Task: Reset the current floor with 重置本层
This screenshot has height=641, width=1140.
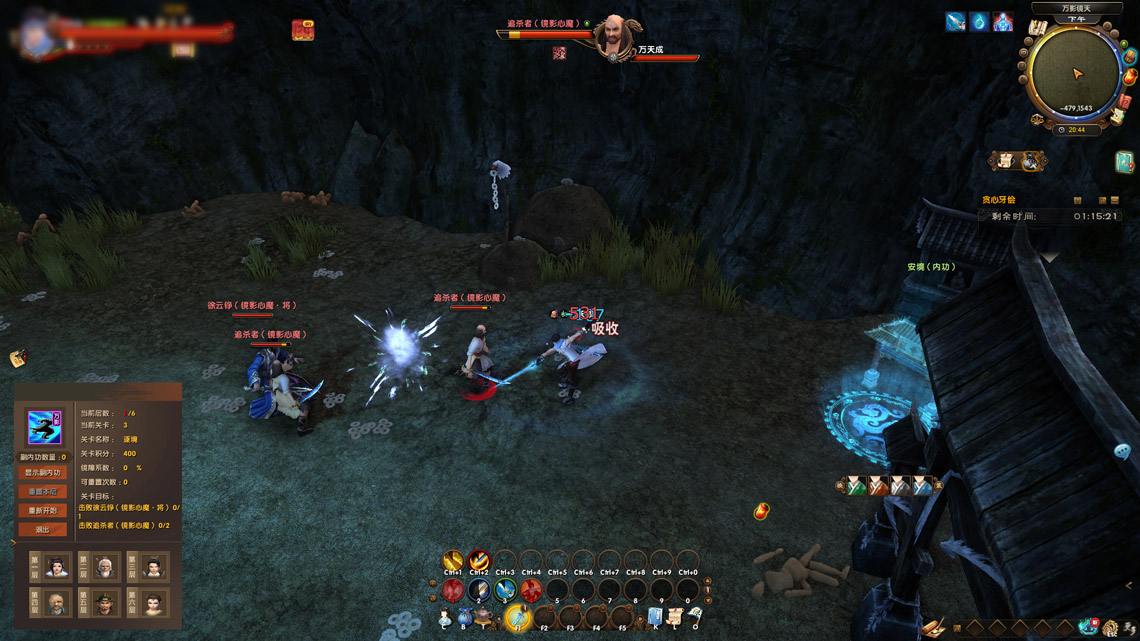Action: (x=43, y=491)
